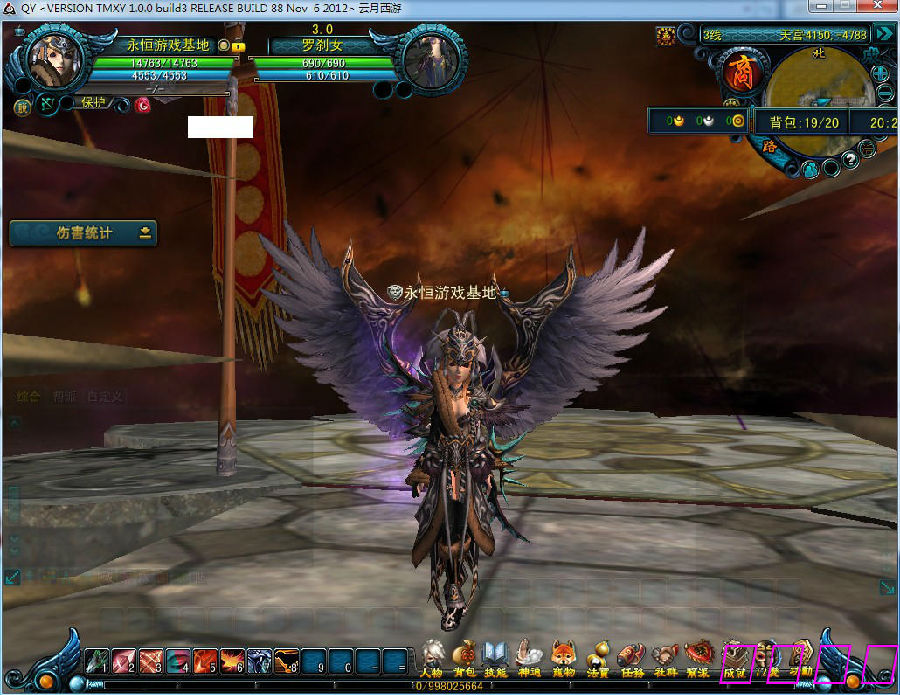Open the 技能 skills book
Image resolution: width=900 pixels, height=695 pixels.
(496, 656)
